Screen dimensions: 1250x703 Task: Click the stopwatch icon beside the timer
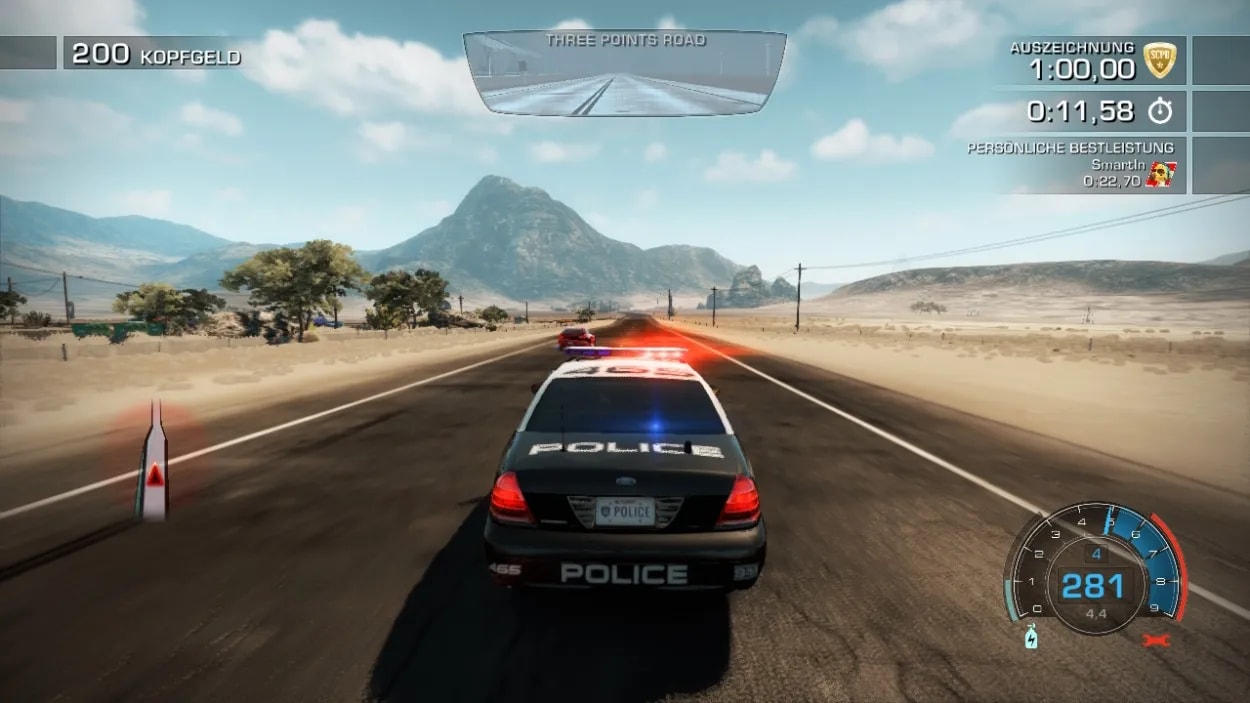tap(1159, 112)
